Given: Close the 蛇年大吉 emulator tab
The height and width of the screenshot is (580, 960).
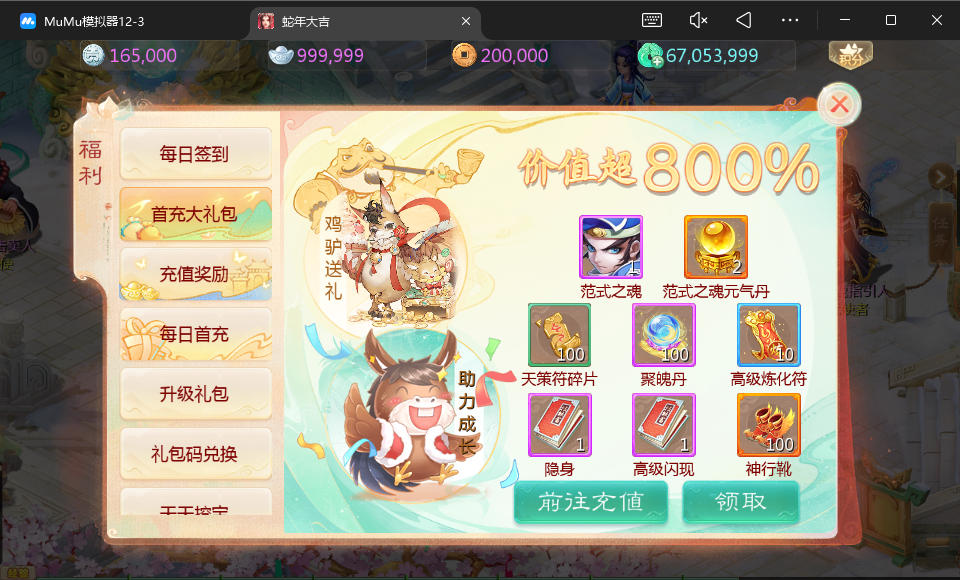Looking at the screenshot, I should click(x=465, y=20).
